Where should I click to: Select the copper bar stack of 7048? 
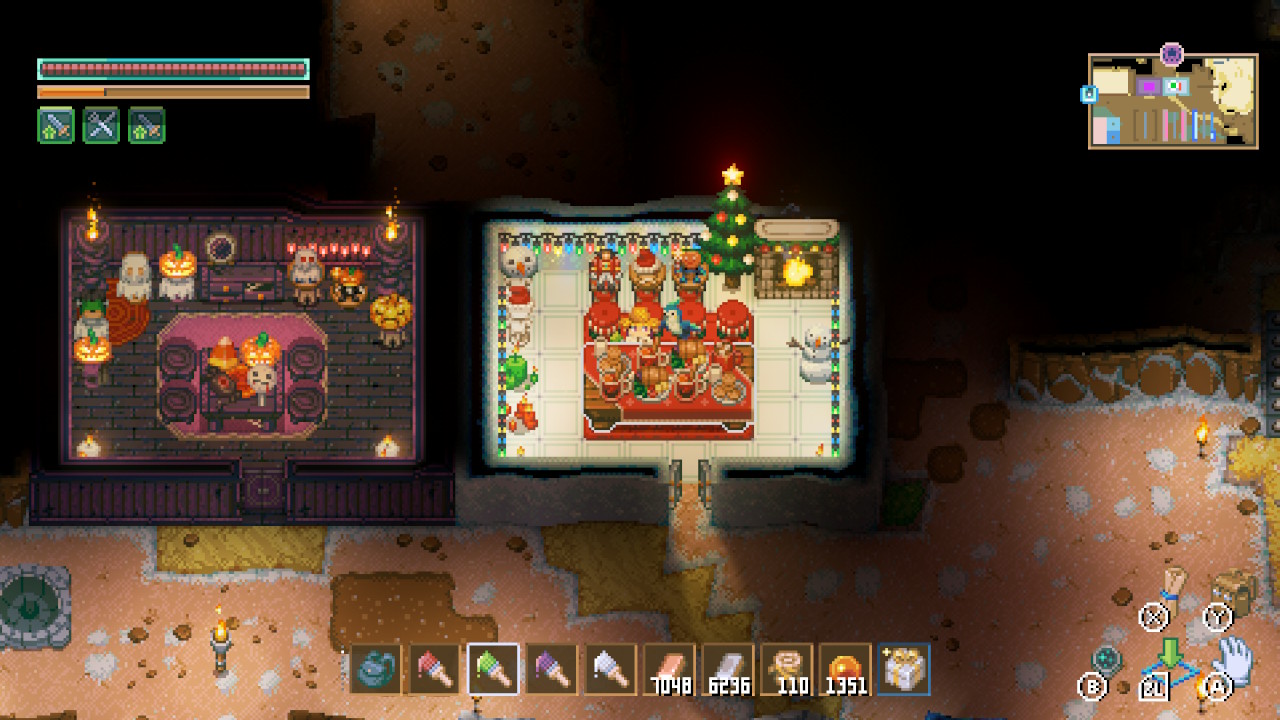pyautogui.click(x=670, y=669)
